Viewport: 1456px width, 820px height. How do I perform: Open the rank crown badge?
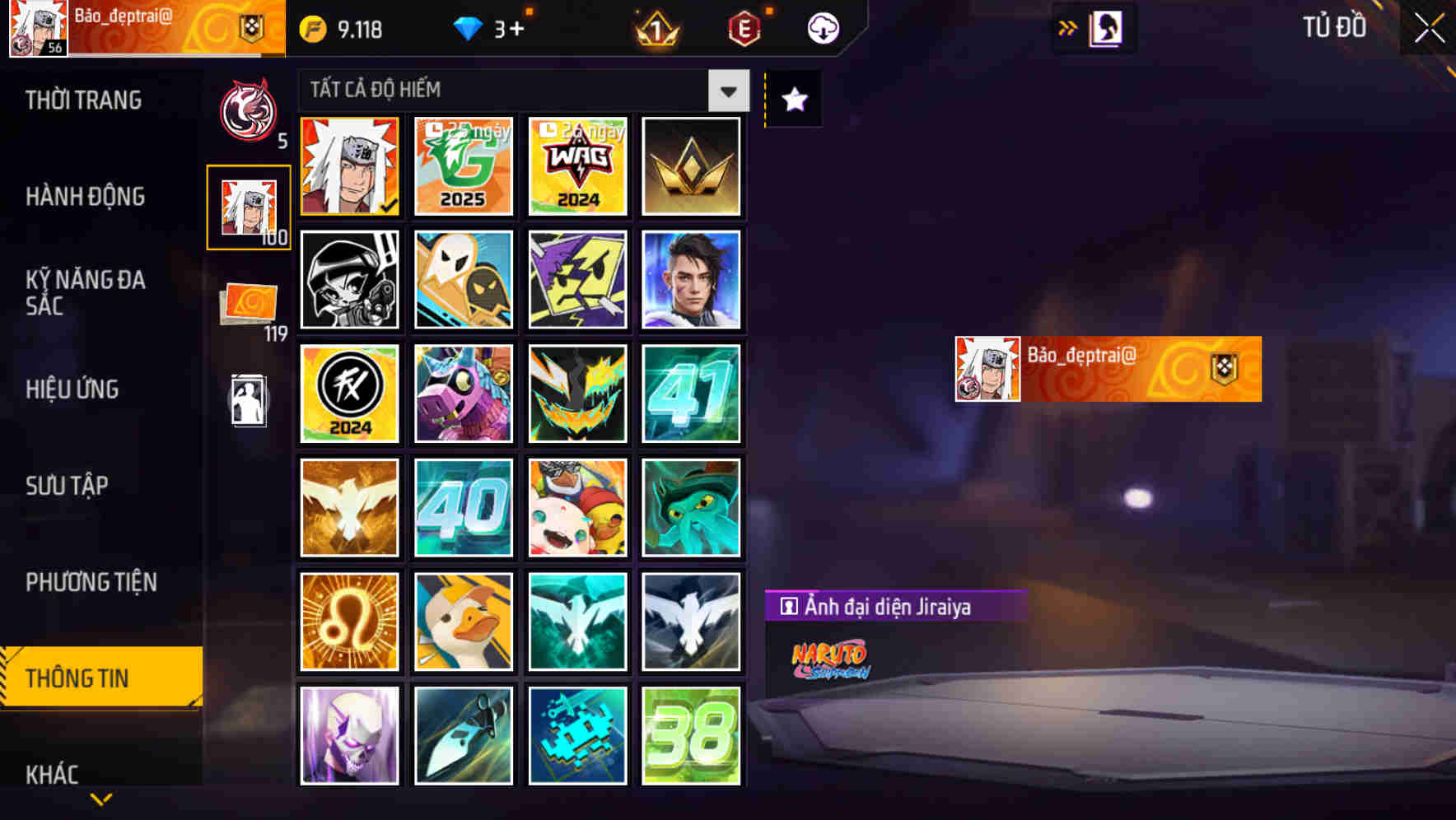click(x=655, y=28)
